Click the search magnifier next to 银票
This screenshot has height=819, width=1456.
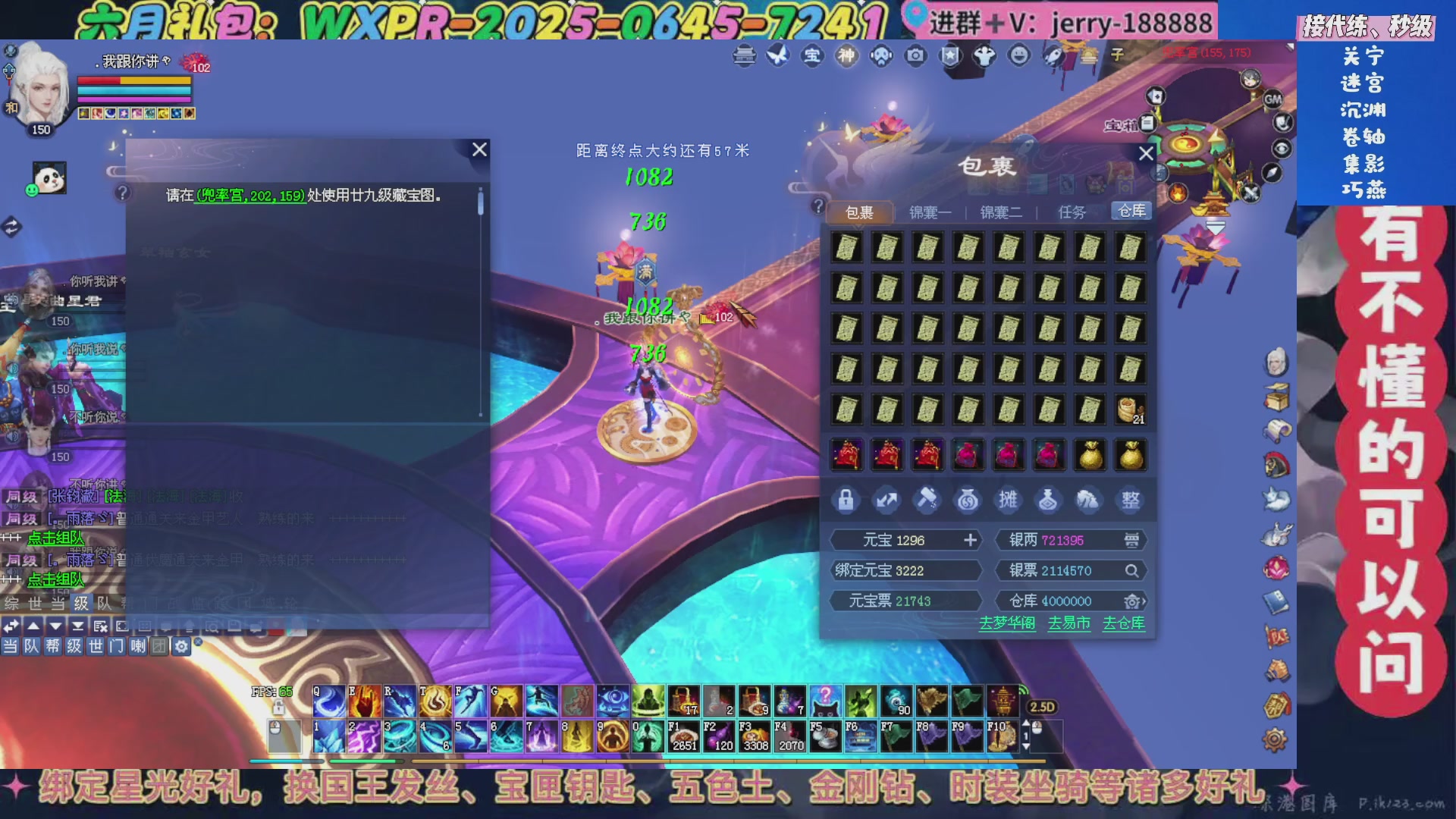[1132, 571]
